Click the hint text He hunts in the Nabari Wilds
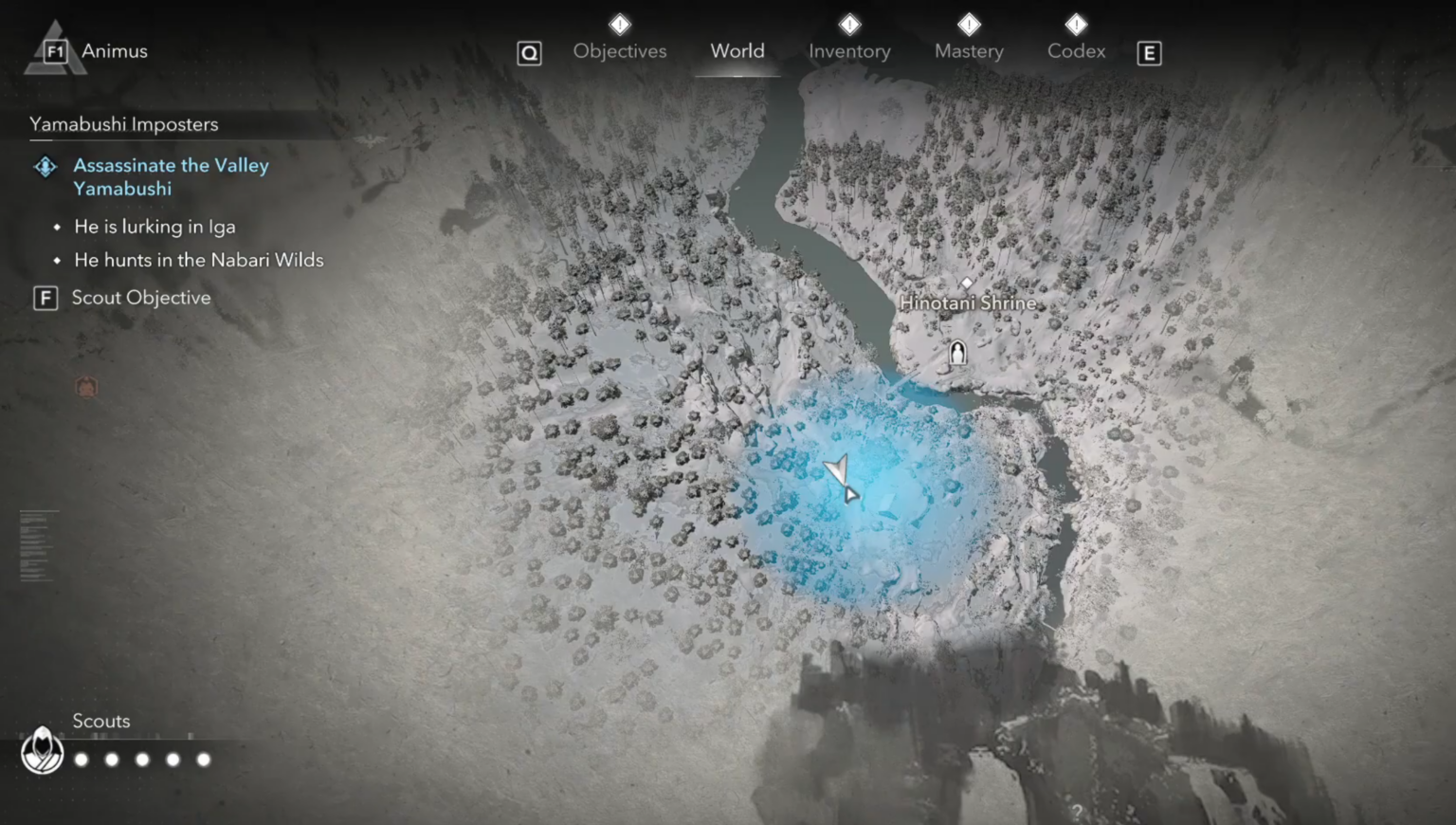This screenshot has width=1456, height=825. tap(200, 260)
